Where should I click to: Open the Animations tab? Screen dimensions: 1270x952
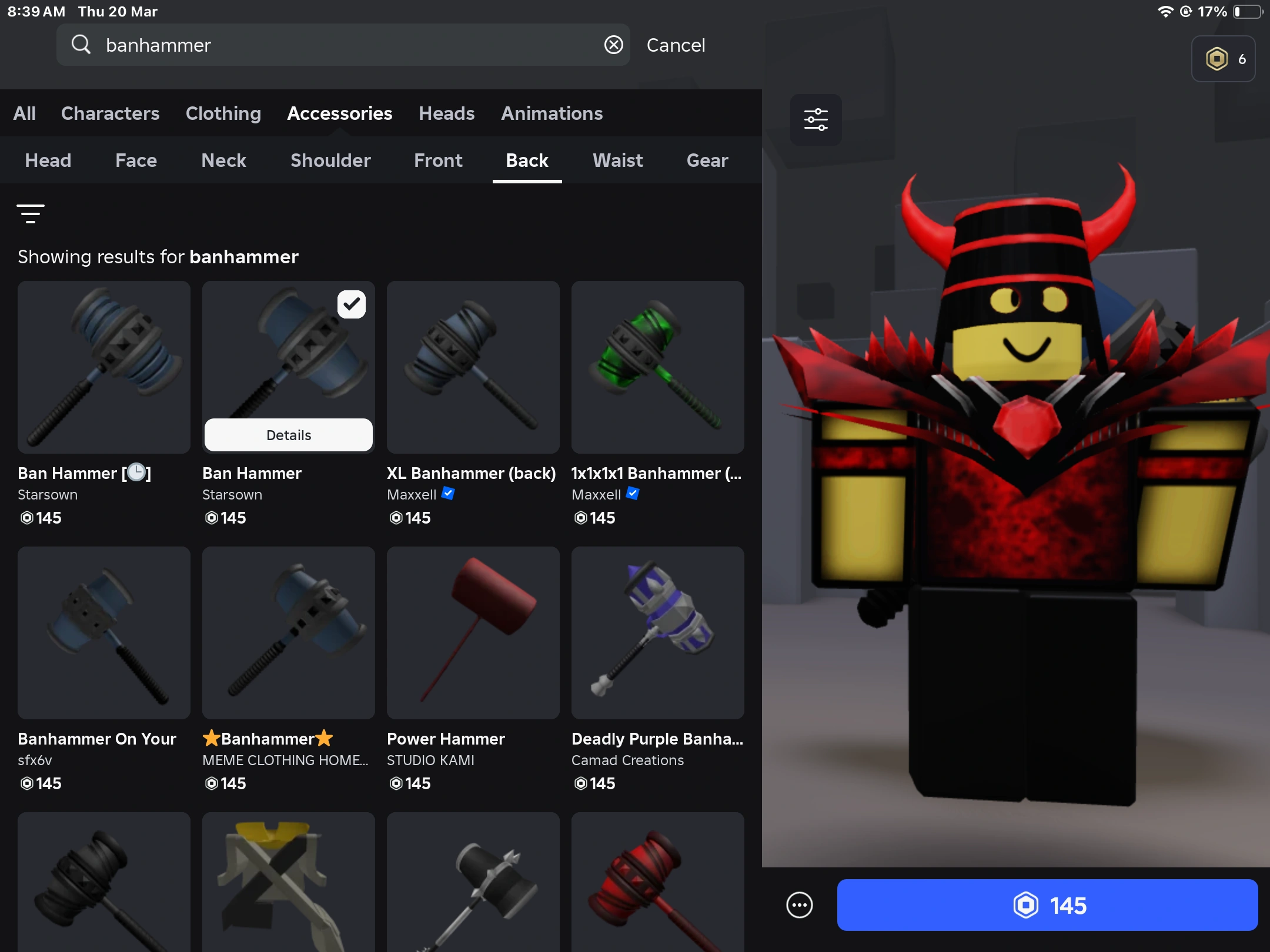point(552,113)
